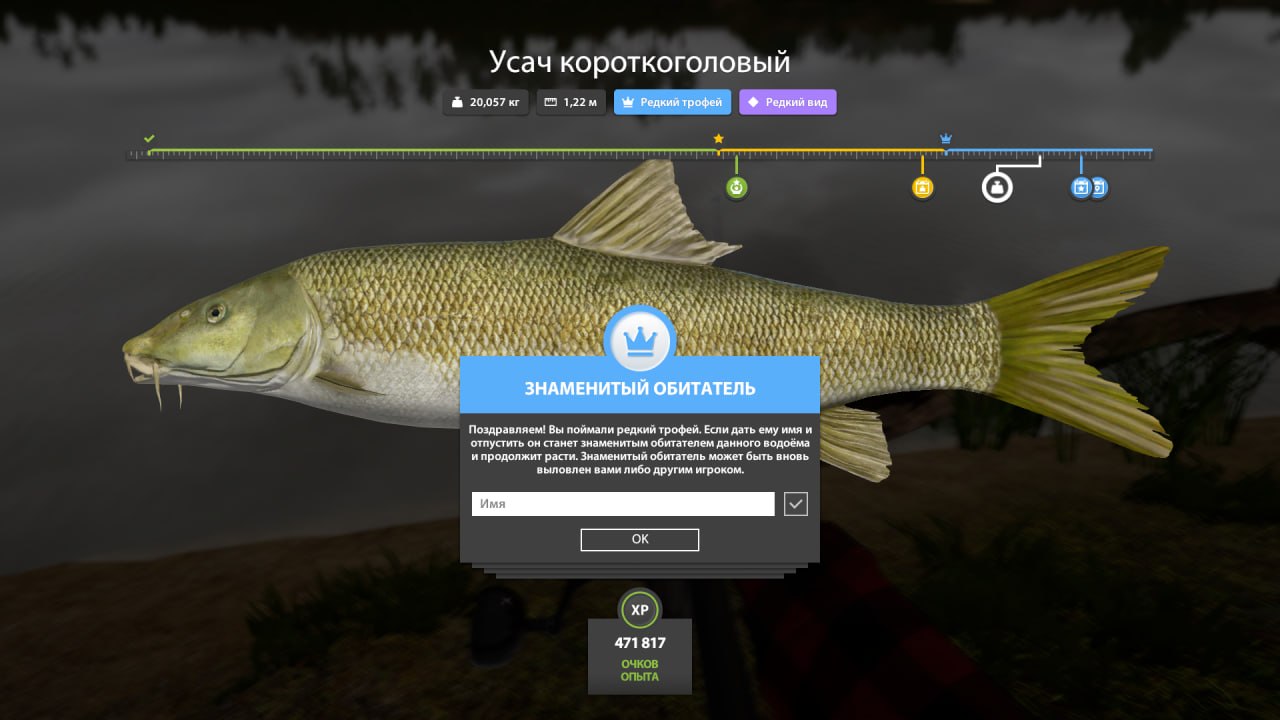
Task: Click the crown emblem above Знаменитый обитатель dialog
Action: [x=639, y=339]
